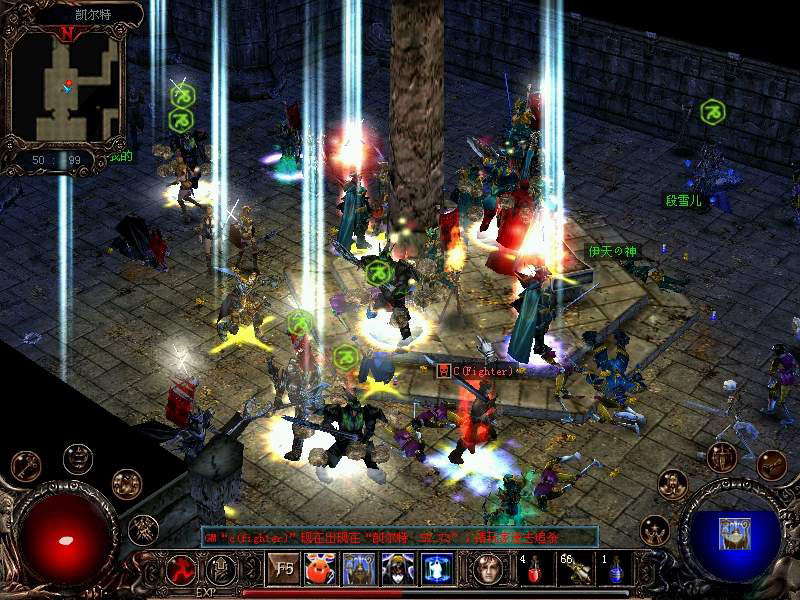Screen dimensions: 800x600
Task: Activate the blue glowing ghost skill
Action: tap(437, 569)
